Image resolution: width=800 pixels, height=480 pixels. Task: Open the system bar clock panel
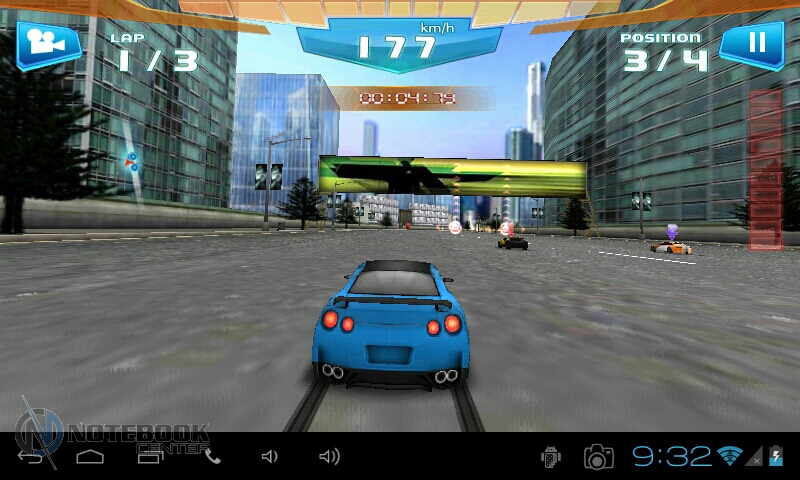tap(671, 457)
